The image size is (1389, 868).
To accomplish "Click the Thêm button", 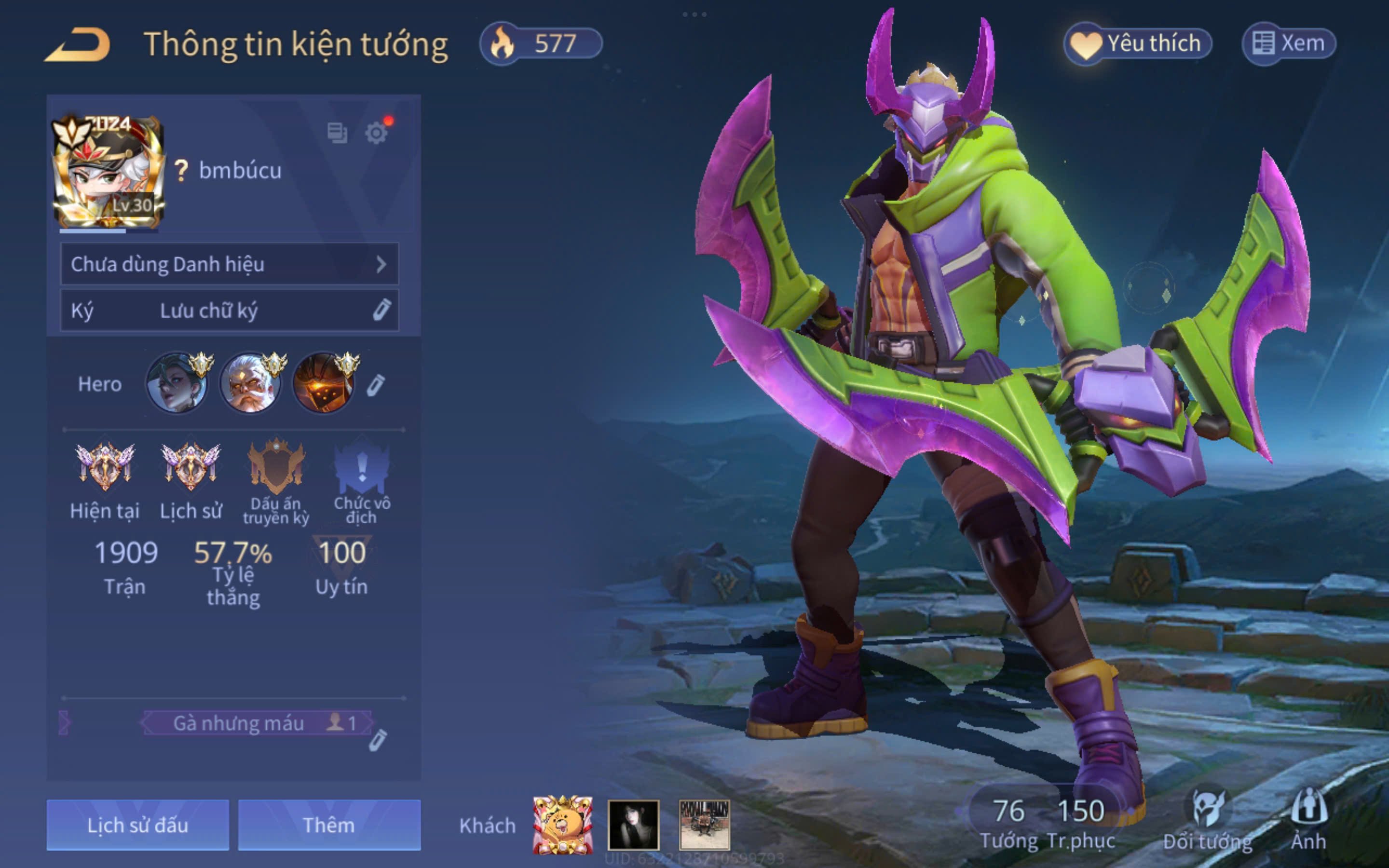I will point(329,825).
